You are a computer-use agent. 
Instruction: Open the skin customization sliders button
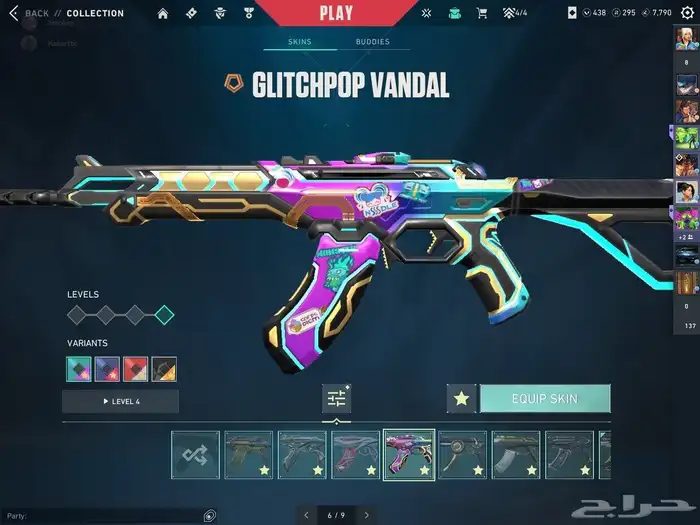pos(337,398)
